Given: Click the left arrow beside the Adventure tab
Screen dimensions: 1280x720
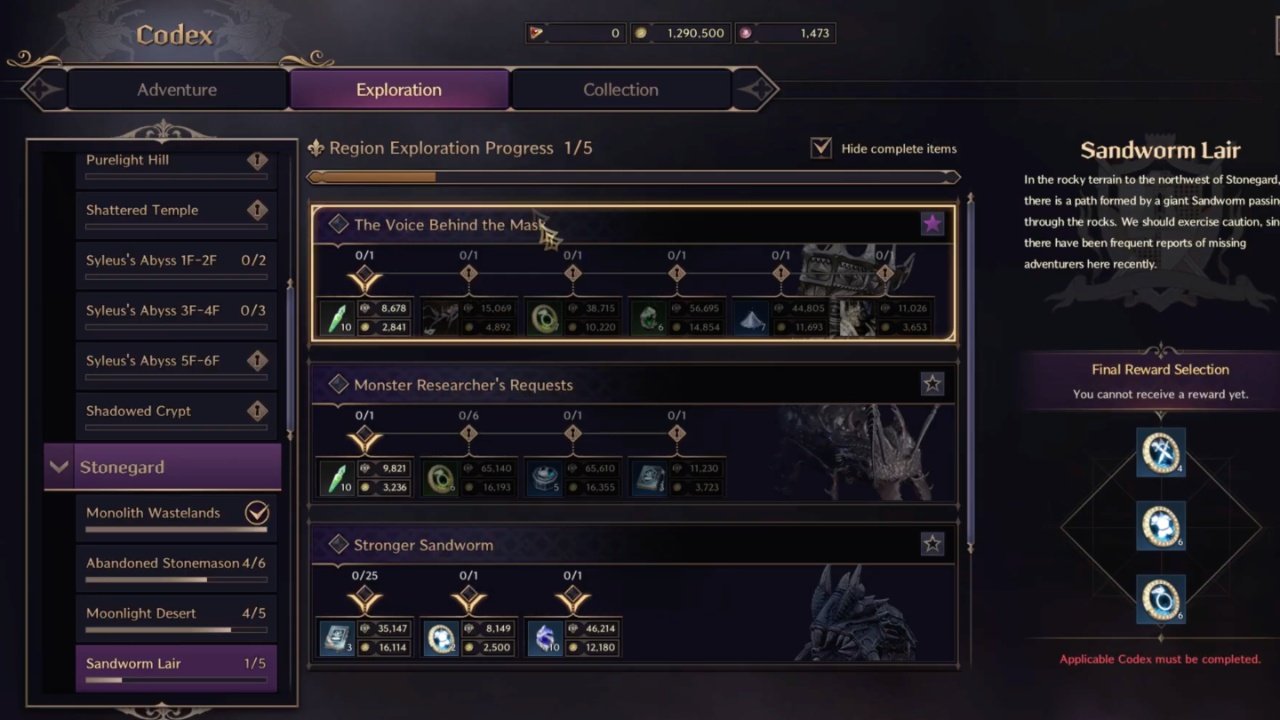Looking at the screenshot, I should point(40,89).
